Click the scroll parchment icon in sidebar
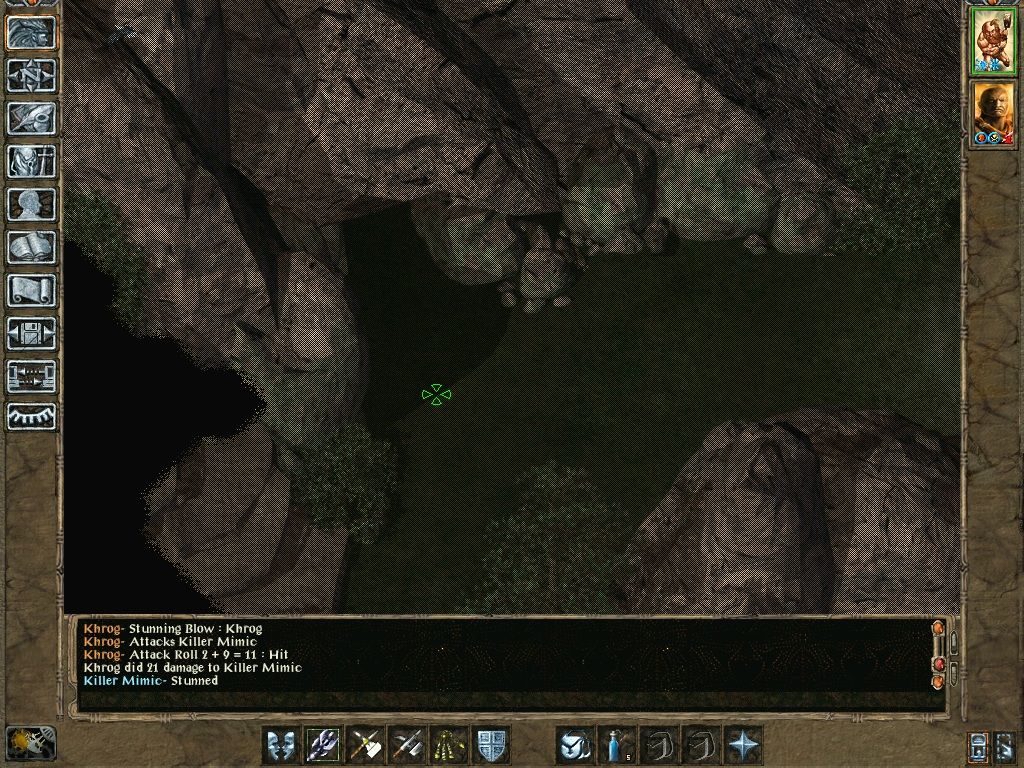This screenshot has height=768, width=1024. [31, 291]
